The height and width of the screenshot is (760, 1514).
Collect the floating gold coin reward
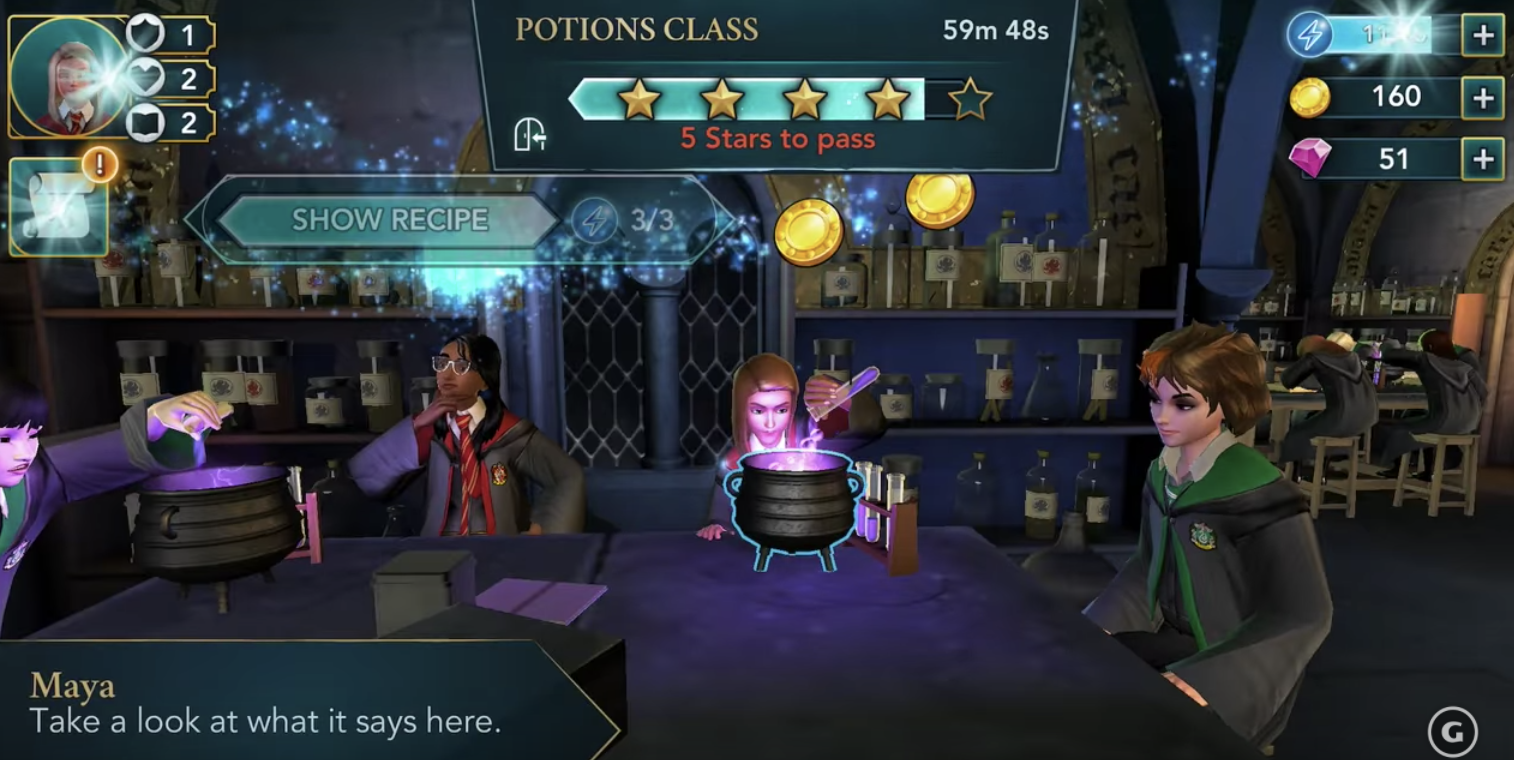tap(808, 232)
